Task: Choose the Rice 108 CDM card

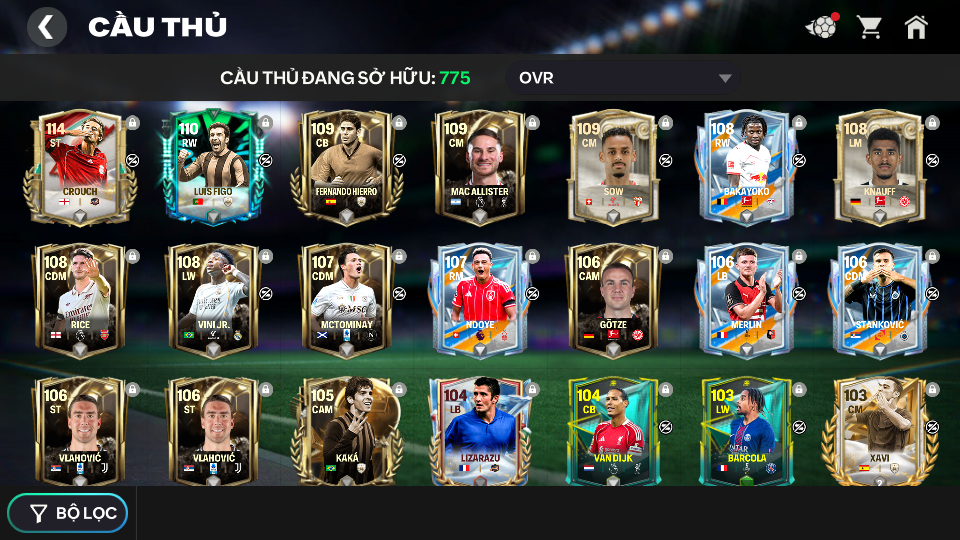Action: (x=78, y=300)
